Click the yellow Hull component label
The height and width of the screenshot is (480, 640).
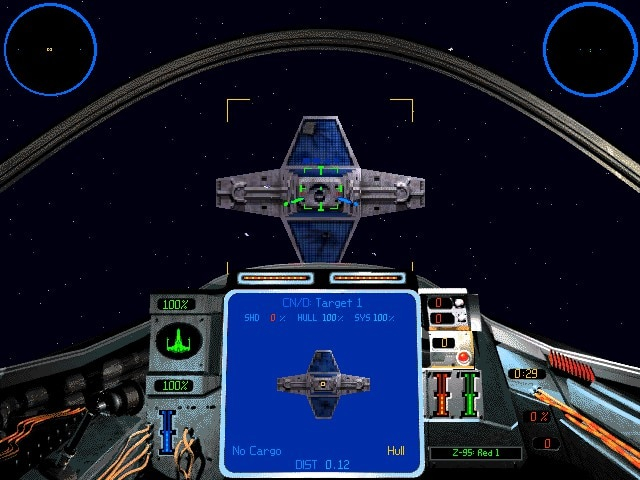pos(396,451)
